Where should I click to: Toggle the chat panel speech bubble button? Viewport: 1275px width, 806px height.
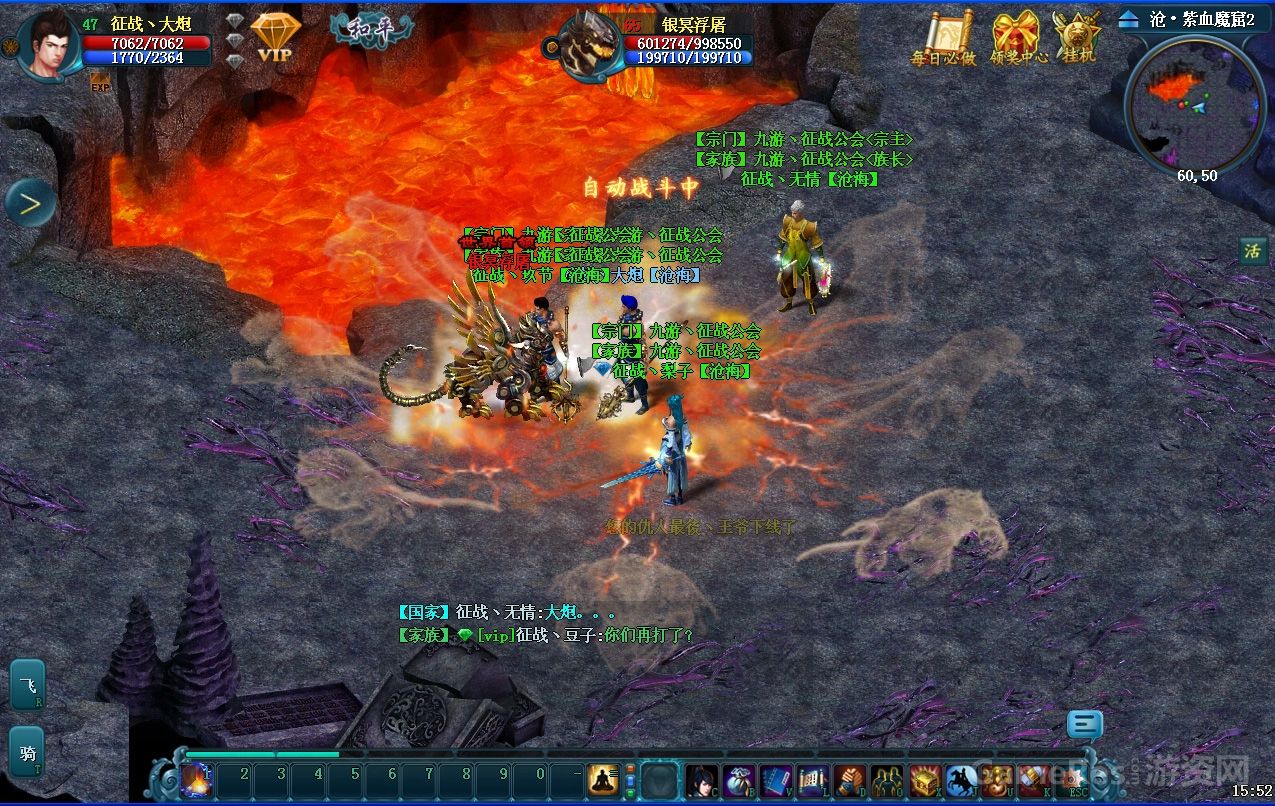(x=1085, y=724)
